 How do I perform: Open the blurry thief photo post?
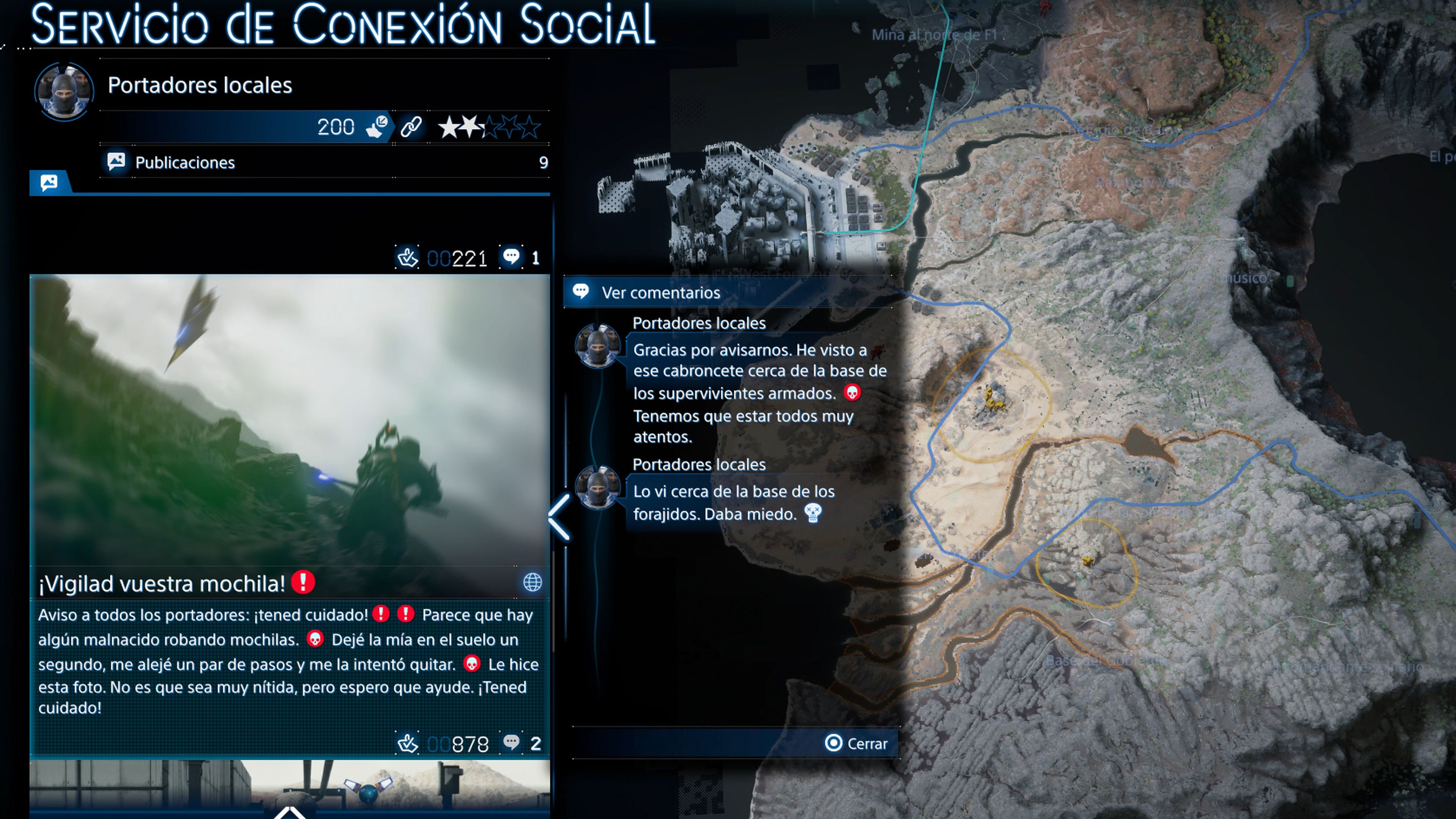pos(289,421)
